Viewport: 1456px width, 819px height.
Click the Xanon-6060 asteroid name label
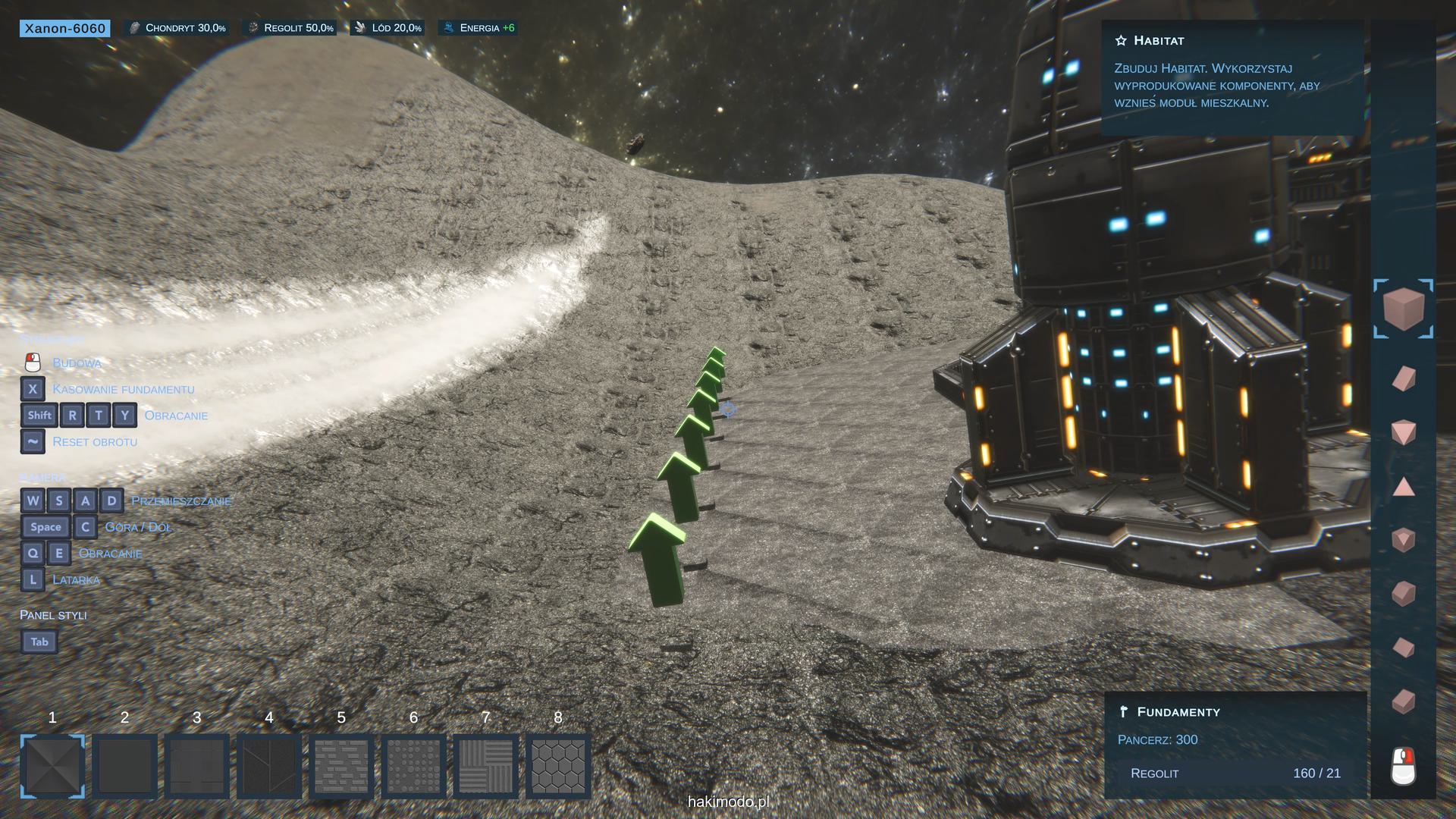(64, 28)
